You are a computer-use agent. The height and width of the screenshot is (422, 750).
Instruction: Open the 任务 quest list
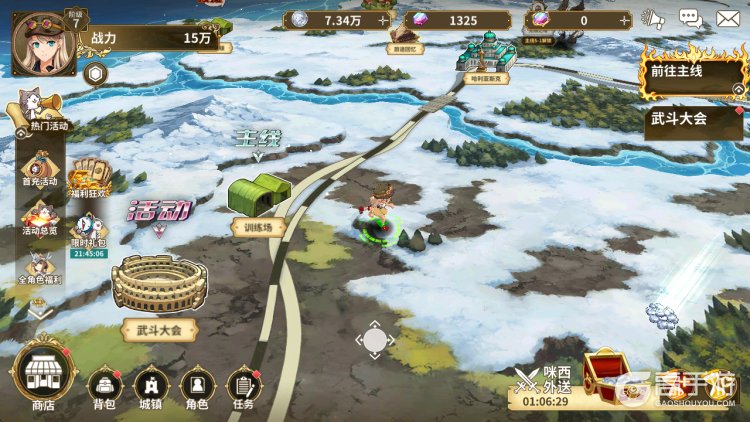(243, 385)
